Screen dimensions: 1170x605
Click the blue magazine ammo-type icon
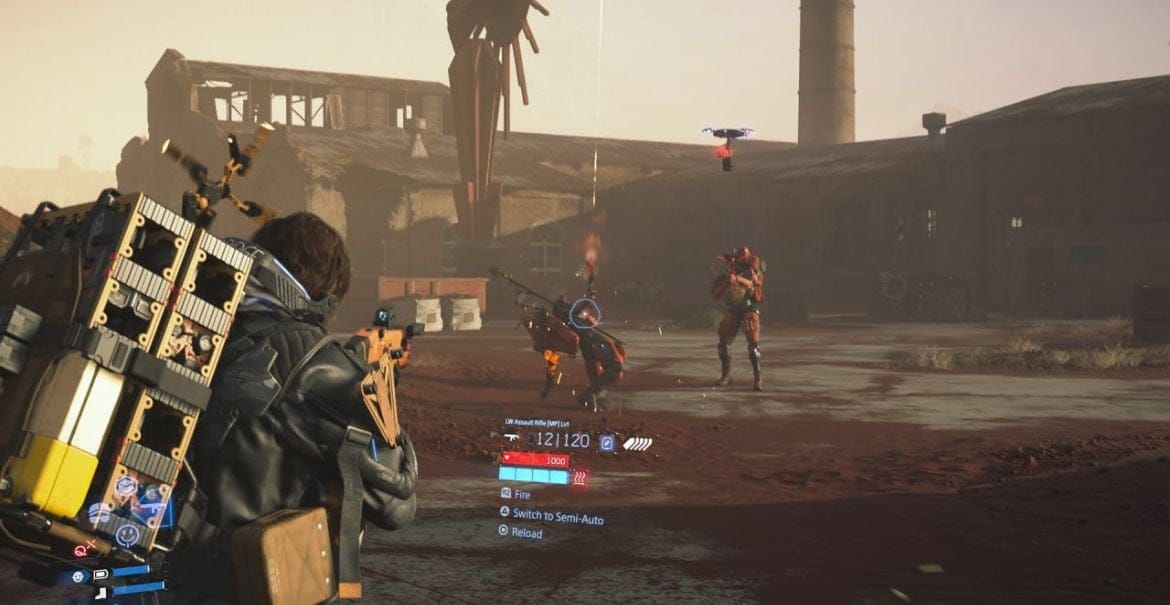click(606, 441)
